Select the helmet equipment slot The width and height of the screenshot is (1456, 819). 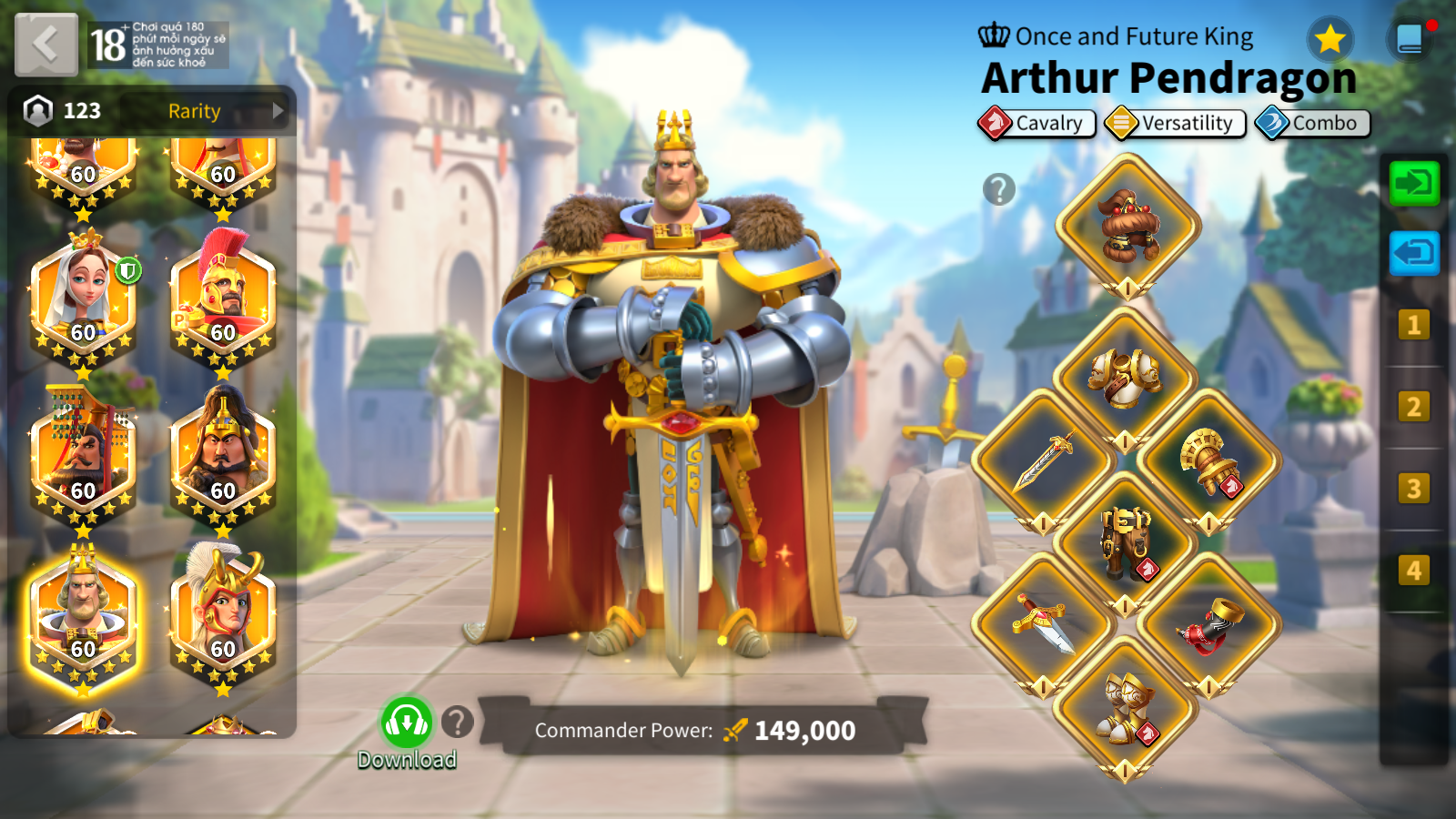pyautogui.click(x=1127, y=226)
